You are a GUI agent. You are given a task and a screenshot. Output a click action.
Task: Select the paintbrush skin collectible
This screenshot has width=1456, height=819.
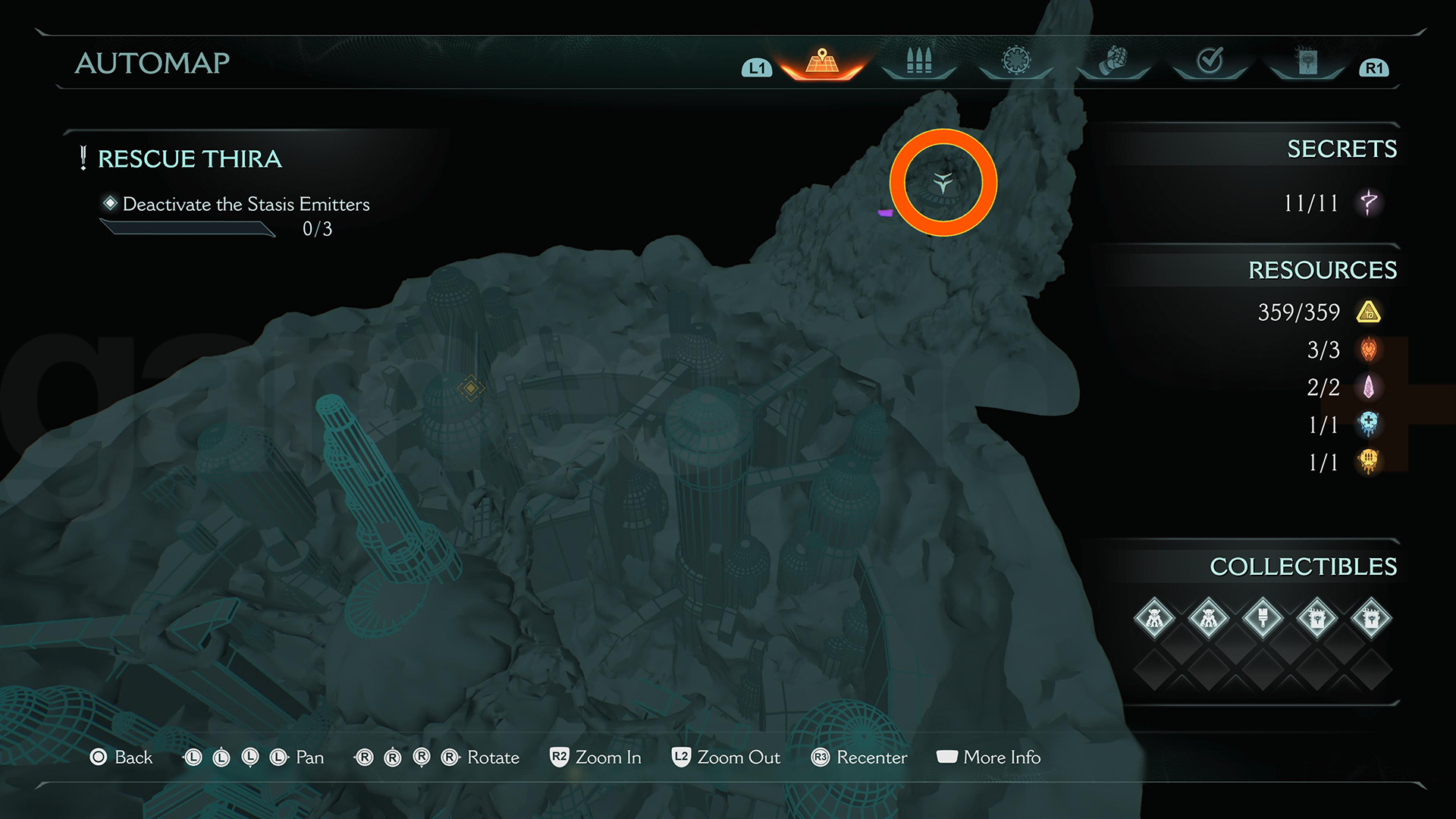(1263, 619)
